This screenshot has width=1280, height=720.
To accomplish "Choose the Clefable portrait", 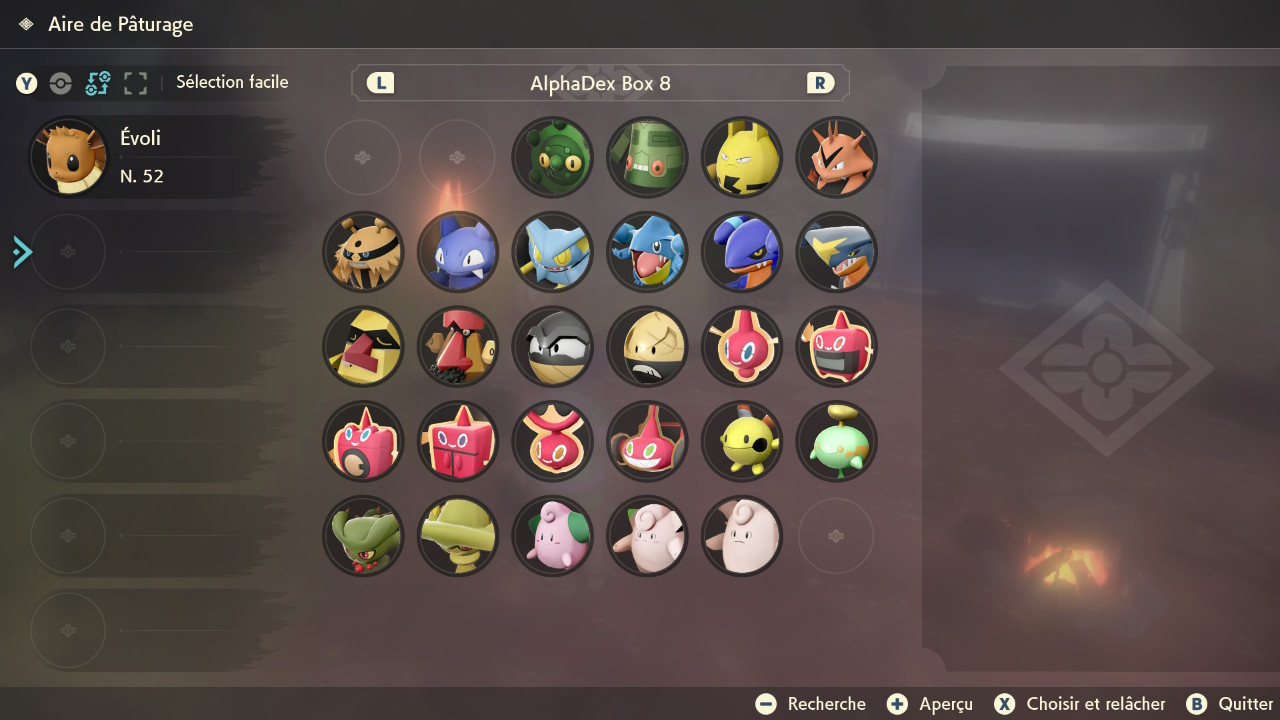I will coord(742,536).
